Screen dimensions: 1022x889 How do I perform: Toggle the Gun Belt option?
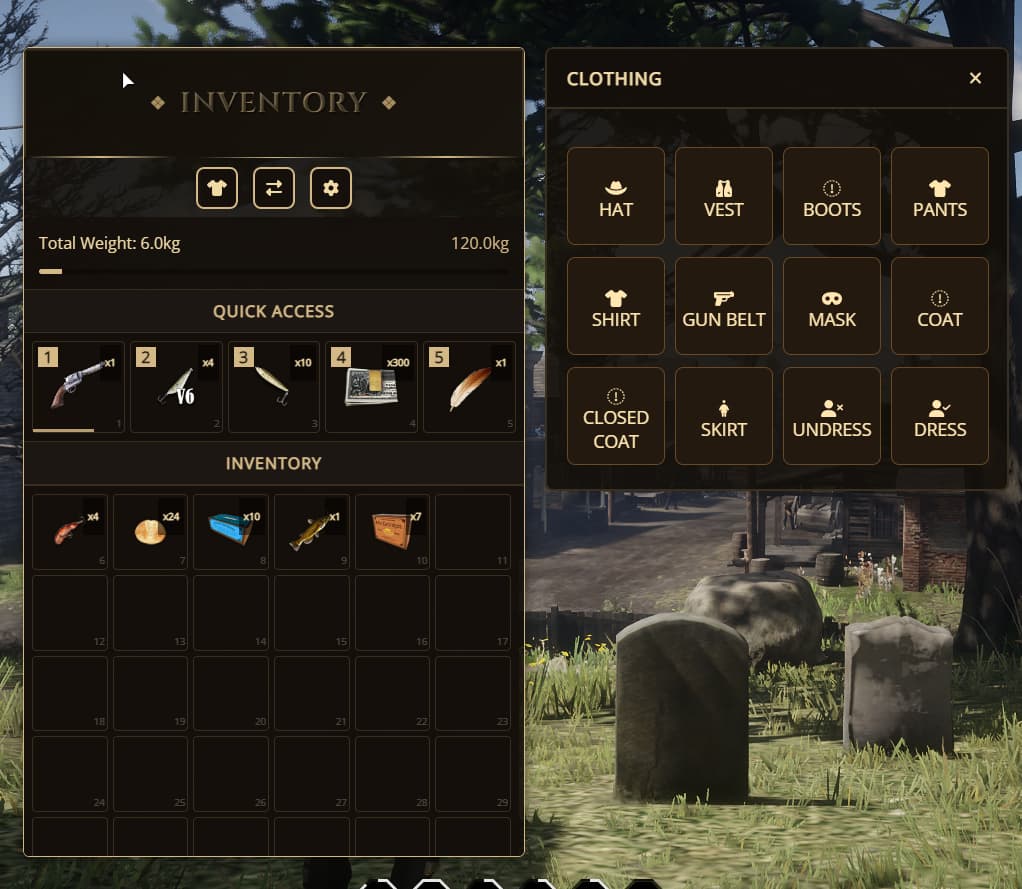(x=724, y=306)
